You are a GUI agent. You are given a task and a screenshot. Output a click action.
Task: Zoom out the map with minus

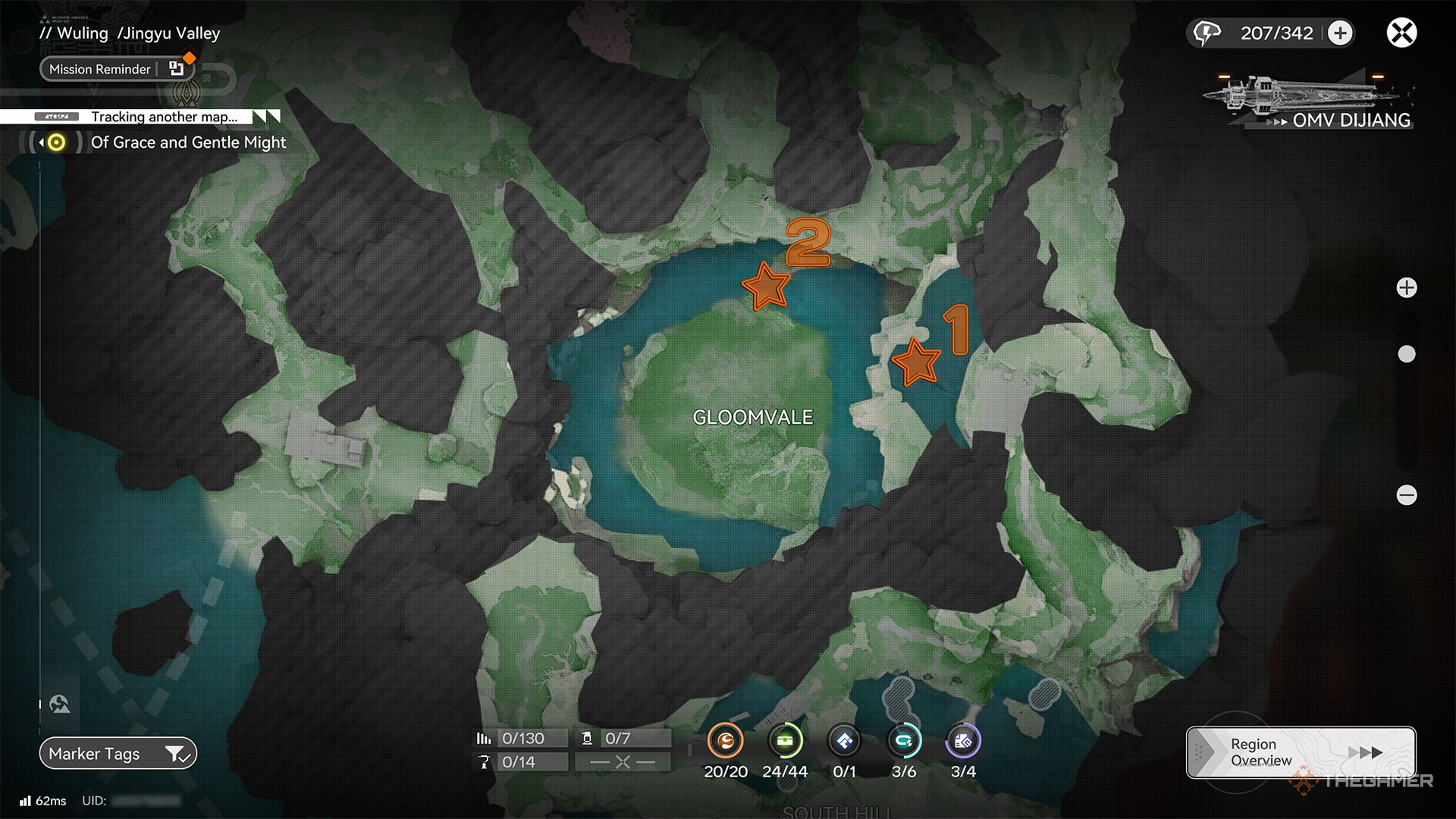coord(1407,495)
